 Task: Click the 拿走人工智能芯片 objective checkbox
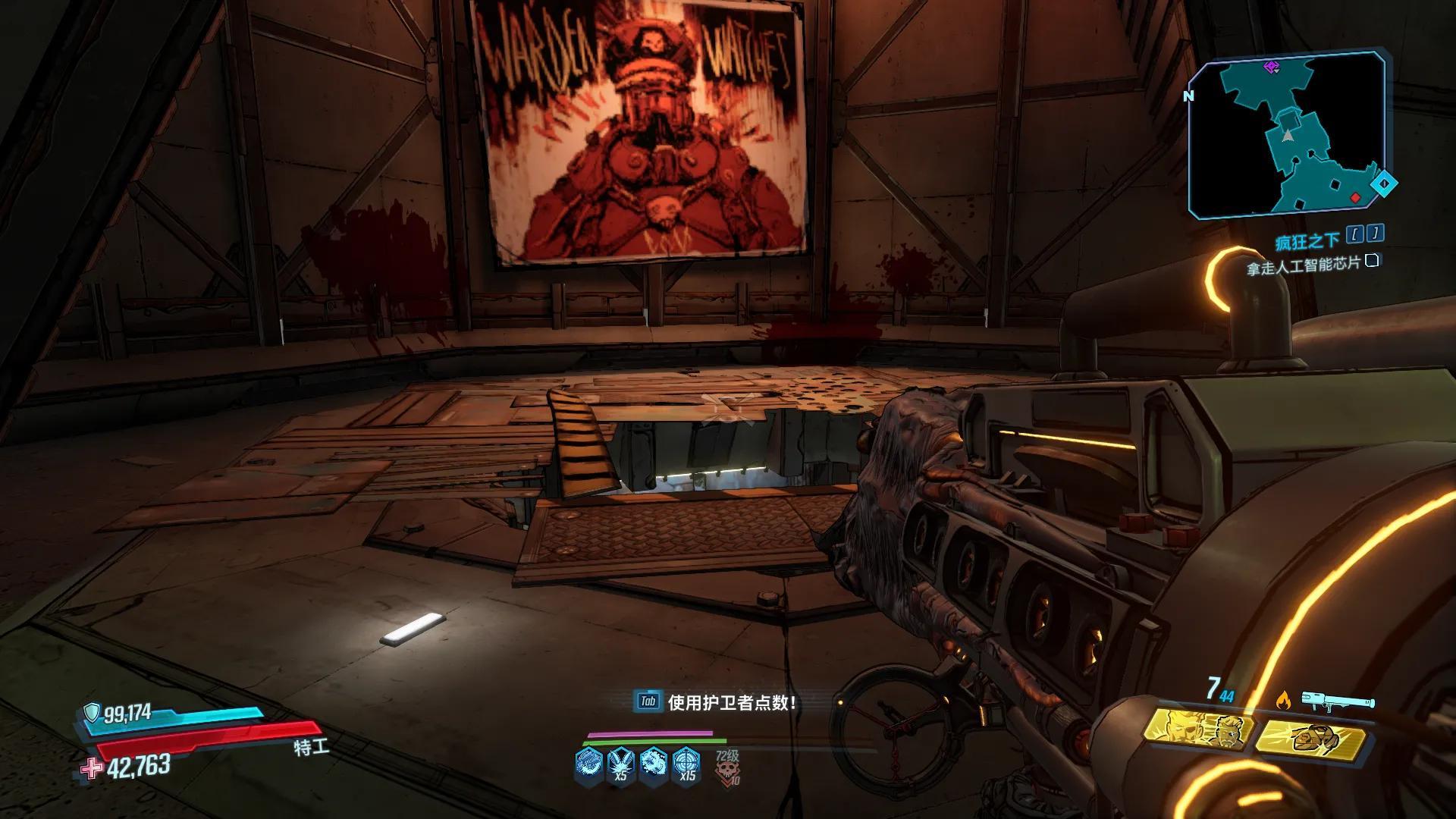coord(1371,262)
